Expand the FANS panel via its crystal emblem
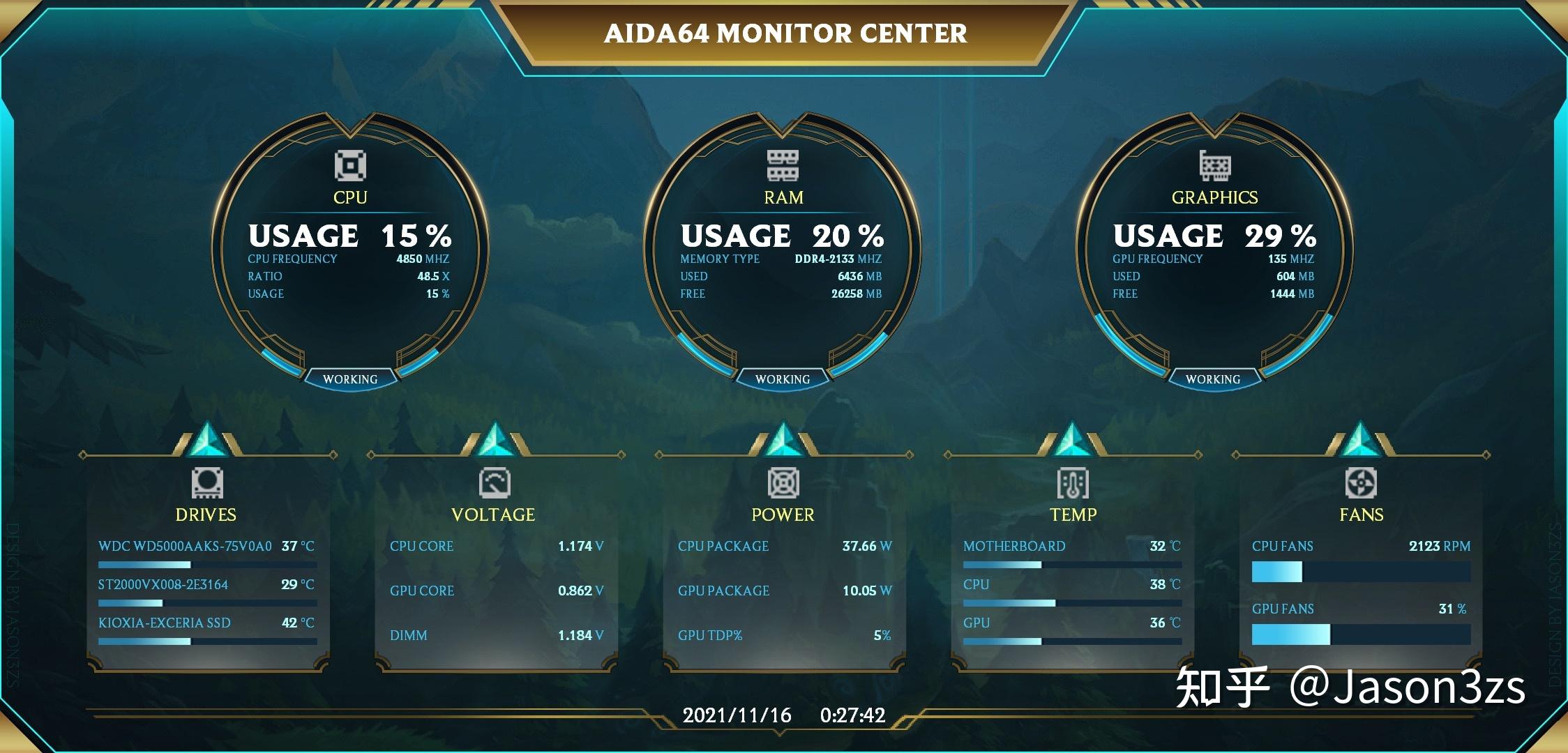The image size is (1568, 753). [x=1362, y=439]
